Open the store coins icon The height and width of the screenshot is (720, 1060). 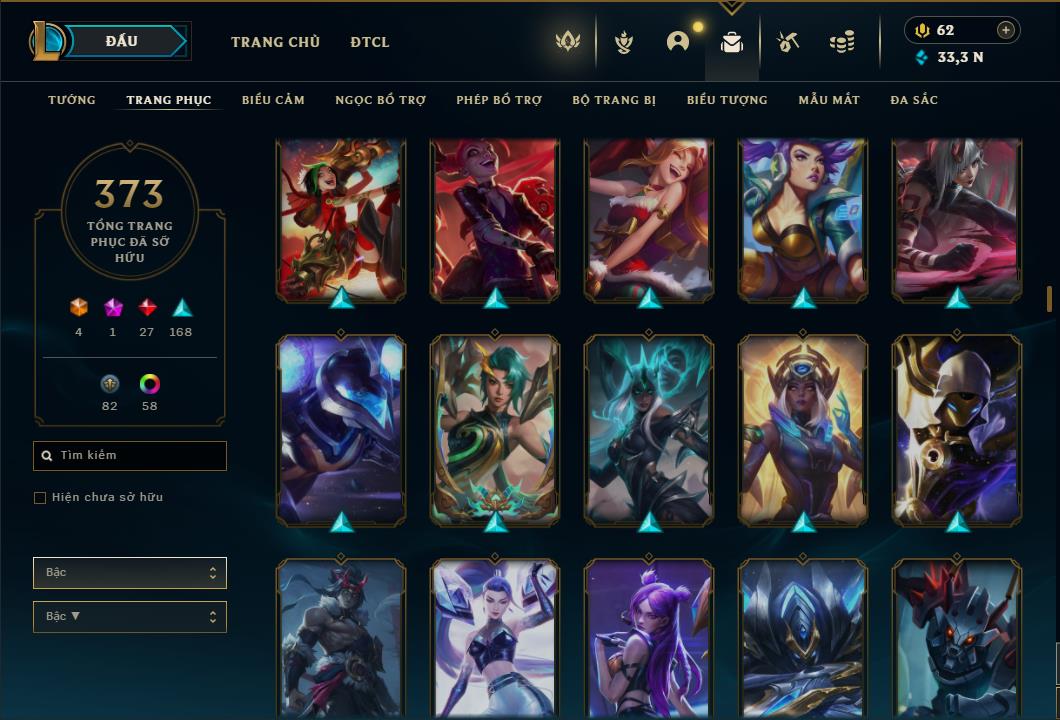[x=842, y=42]
